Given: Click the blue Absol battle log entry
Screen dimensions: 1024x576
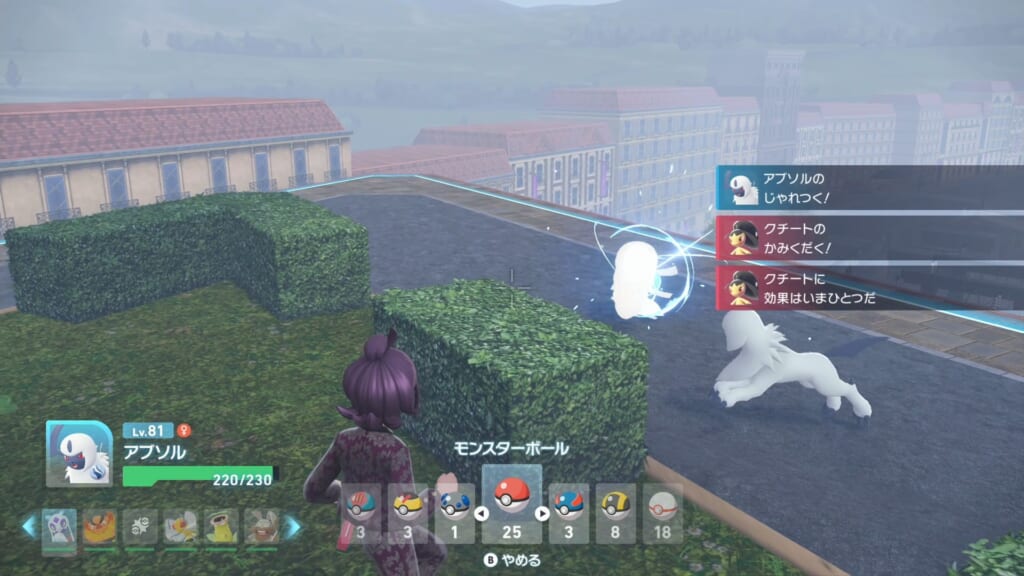Looking at the screenshot, I should point(870,186).
